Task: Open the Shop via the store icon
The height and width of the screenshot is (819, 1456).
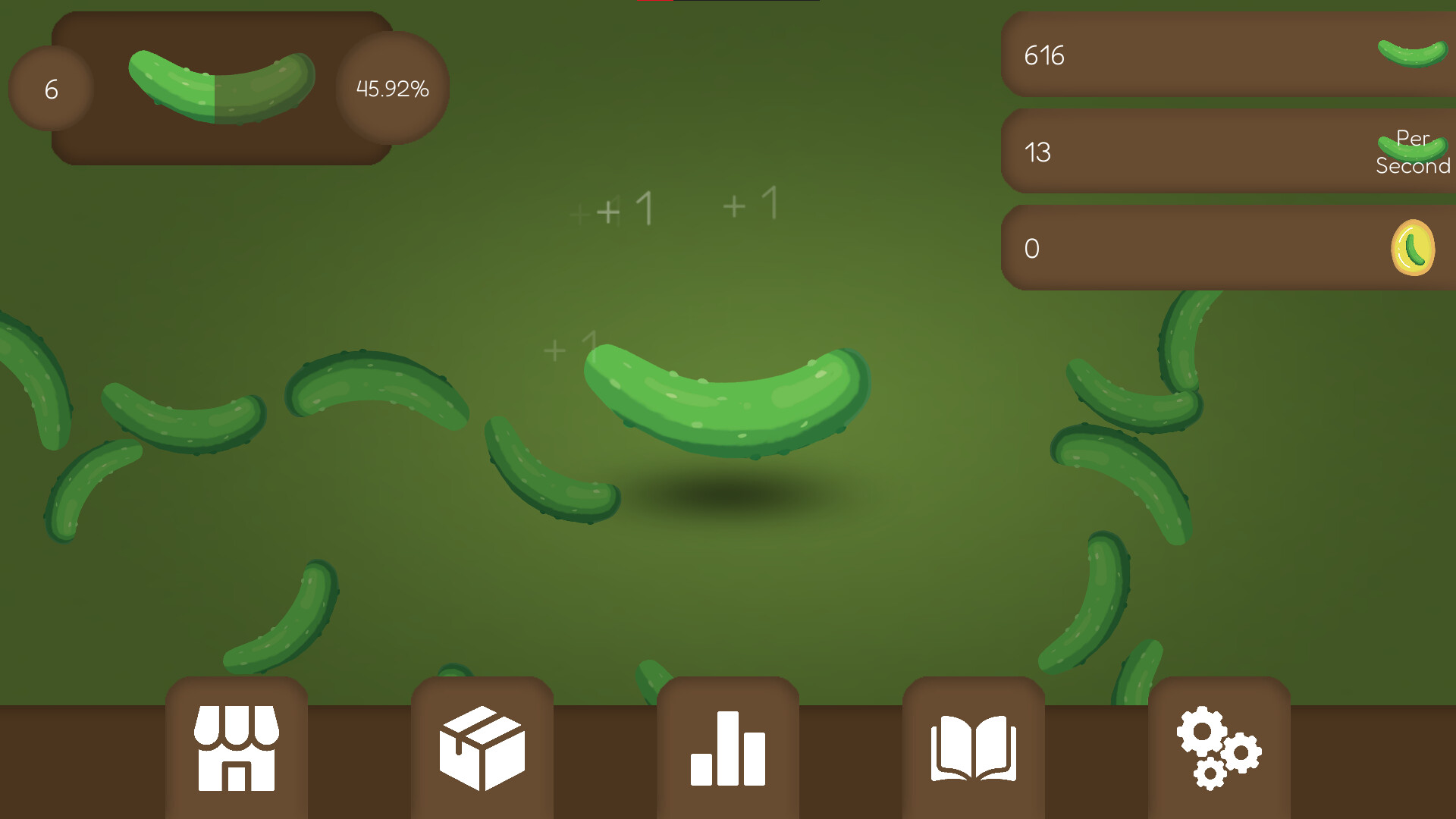Action: click(236, 747)
